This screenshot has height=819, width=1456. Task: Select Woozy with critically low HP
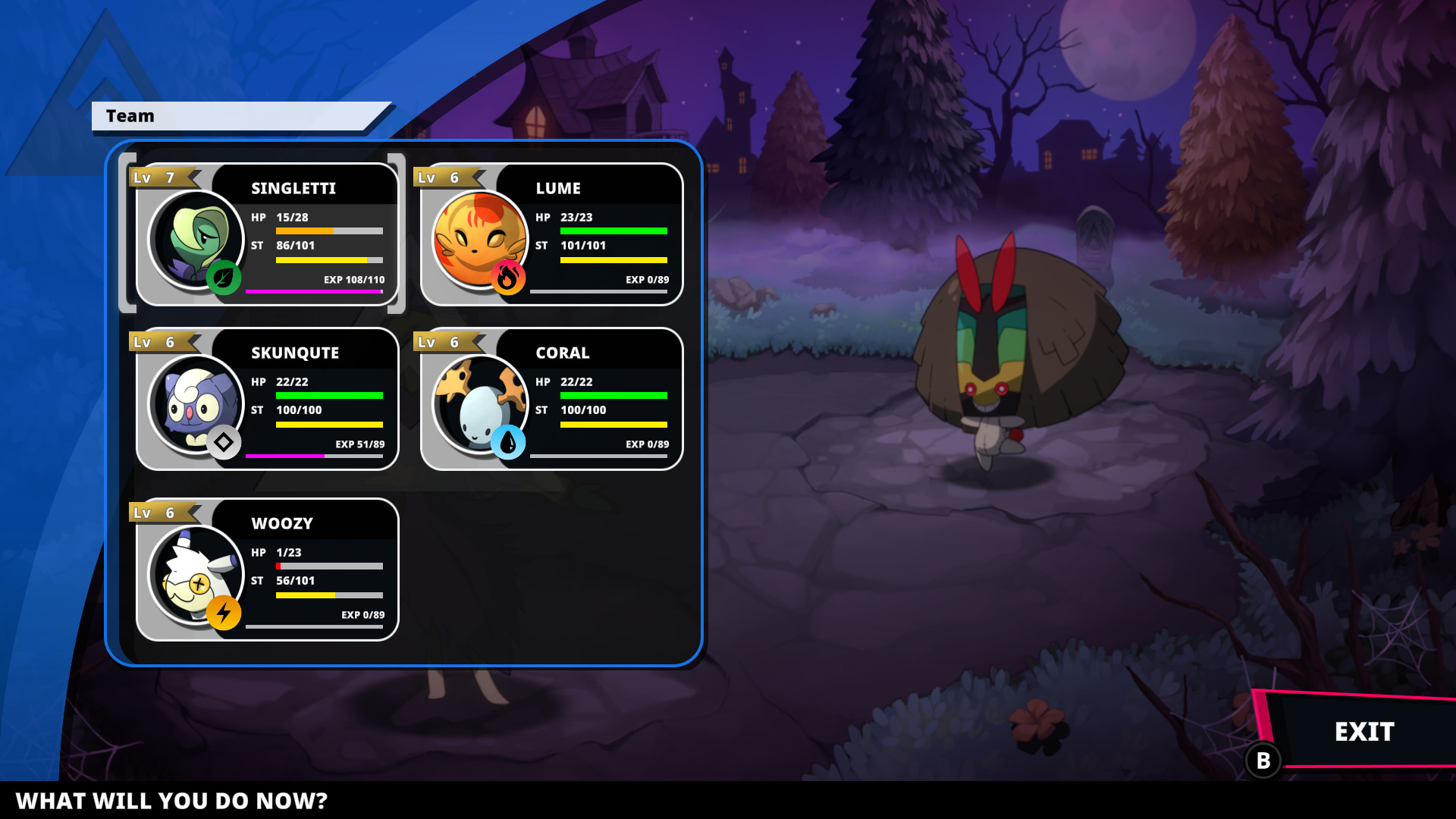(265, 569)
